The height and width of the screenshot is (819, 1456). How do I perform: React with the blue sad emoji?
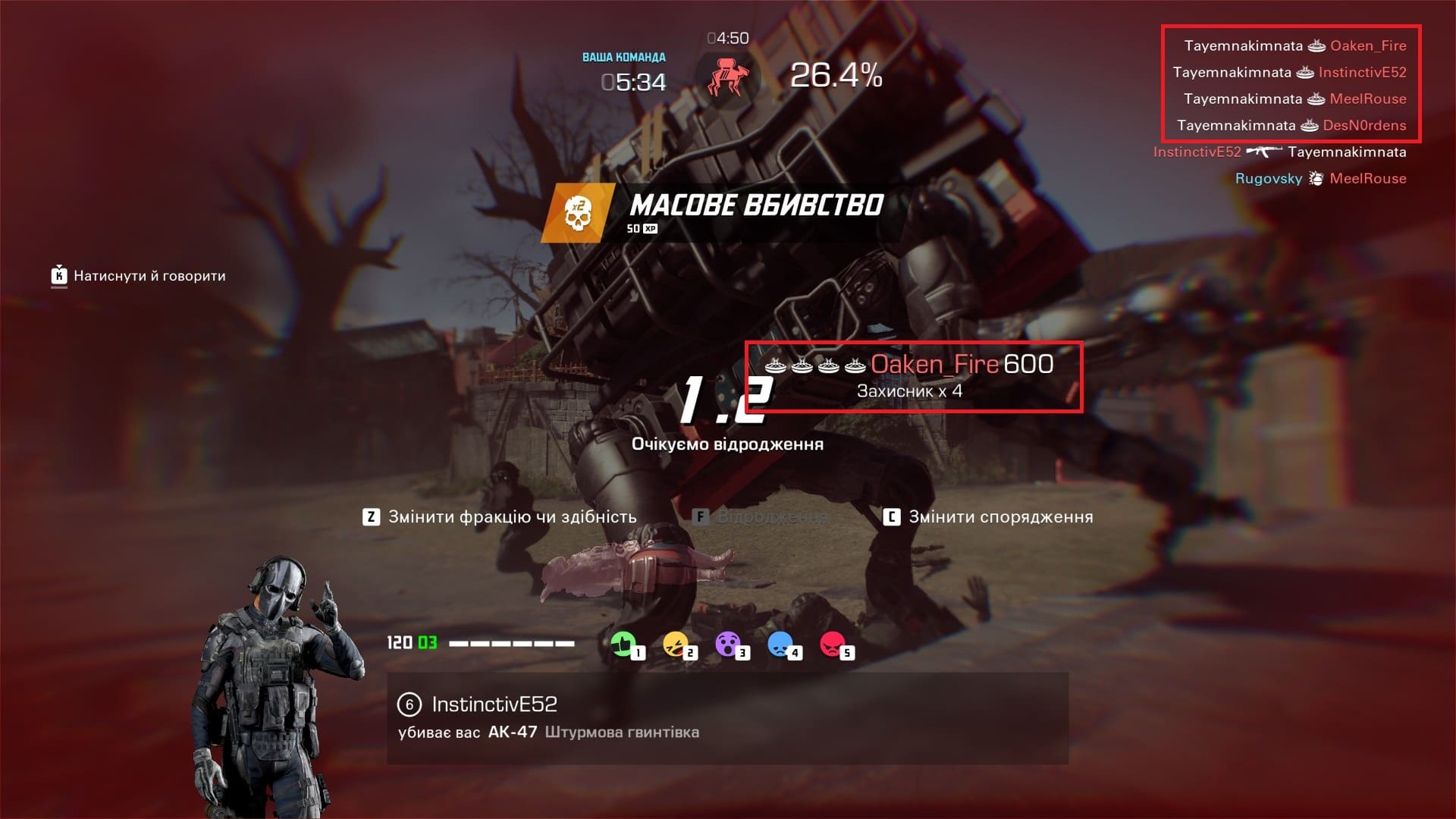tap(780, 645)
